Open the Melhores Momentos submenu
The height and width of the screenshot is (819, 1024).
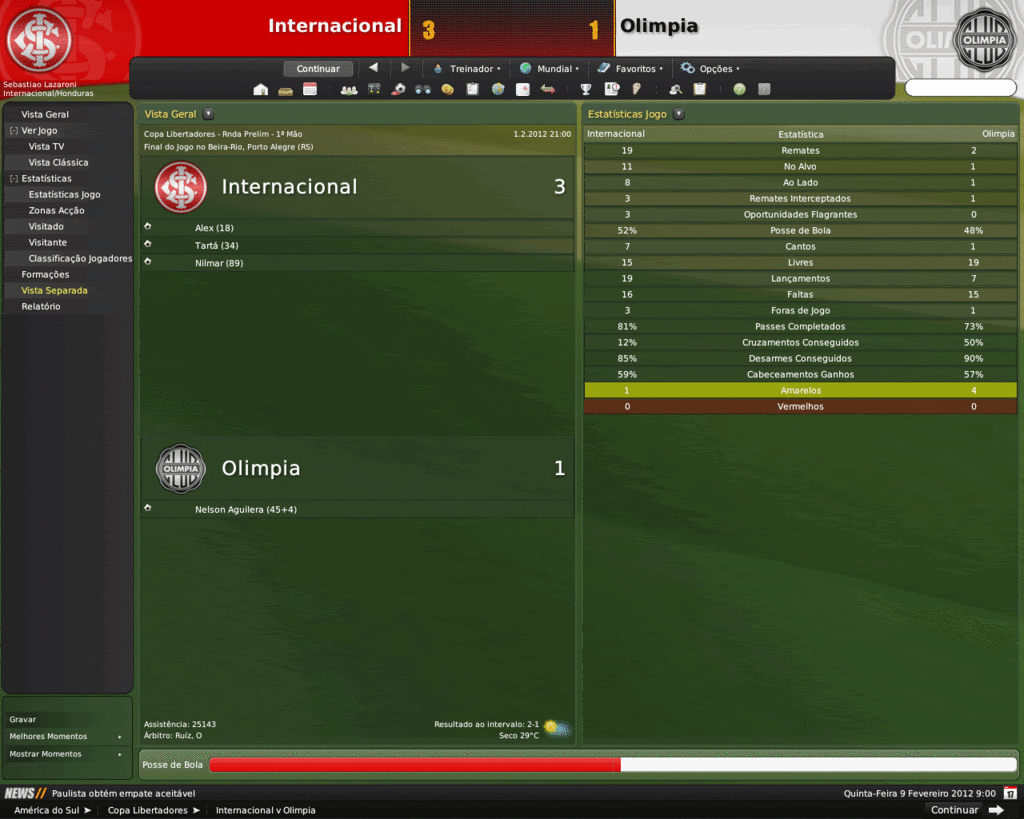pyautogui.click(x=66, y=736)
